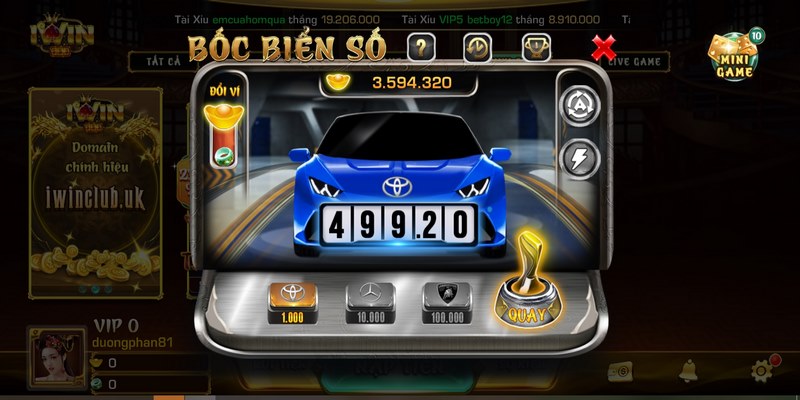
Task: Close the Bốc Biển Số window
Action: 604,47
